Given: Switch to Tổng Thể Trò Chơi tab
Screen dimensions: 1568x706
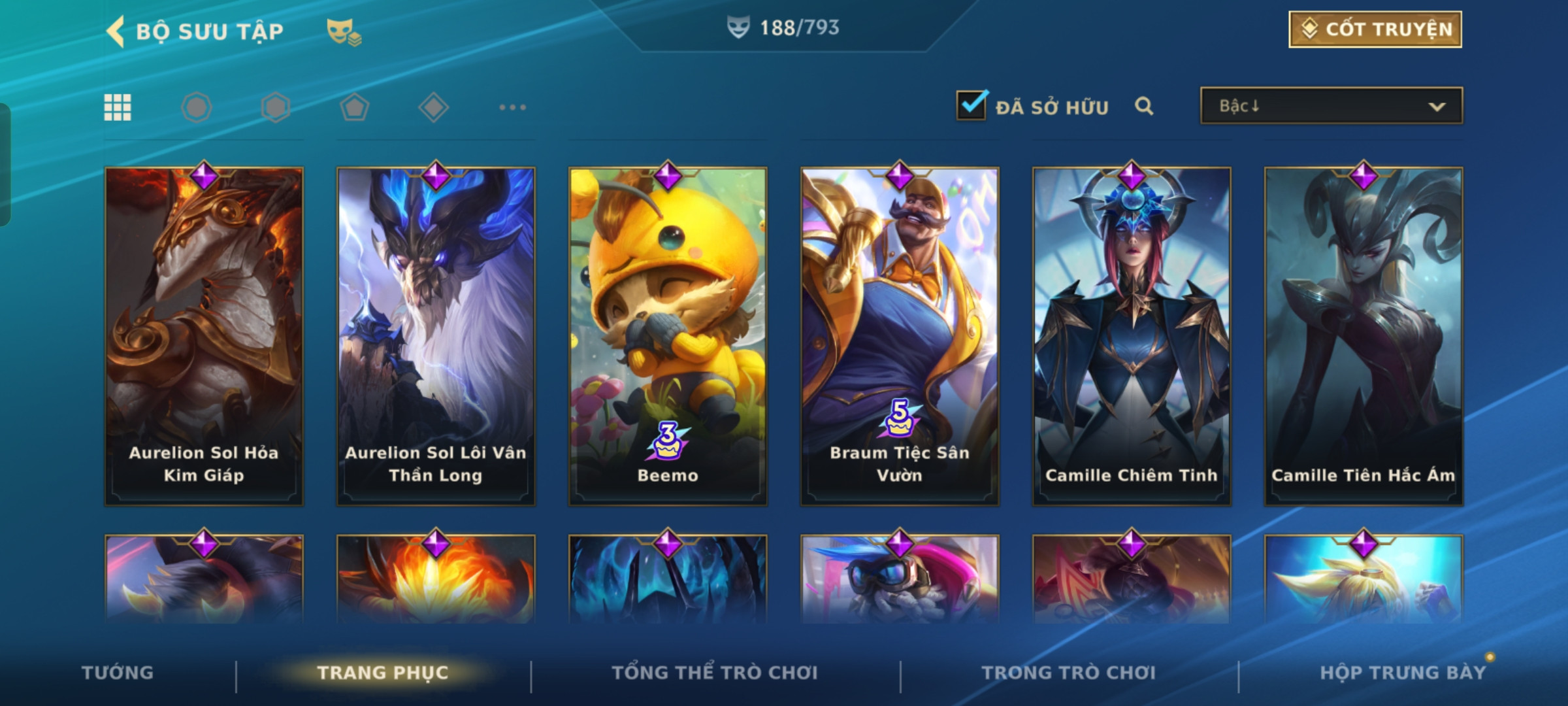Looking at the screenshot, I should tap(714, 673).
